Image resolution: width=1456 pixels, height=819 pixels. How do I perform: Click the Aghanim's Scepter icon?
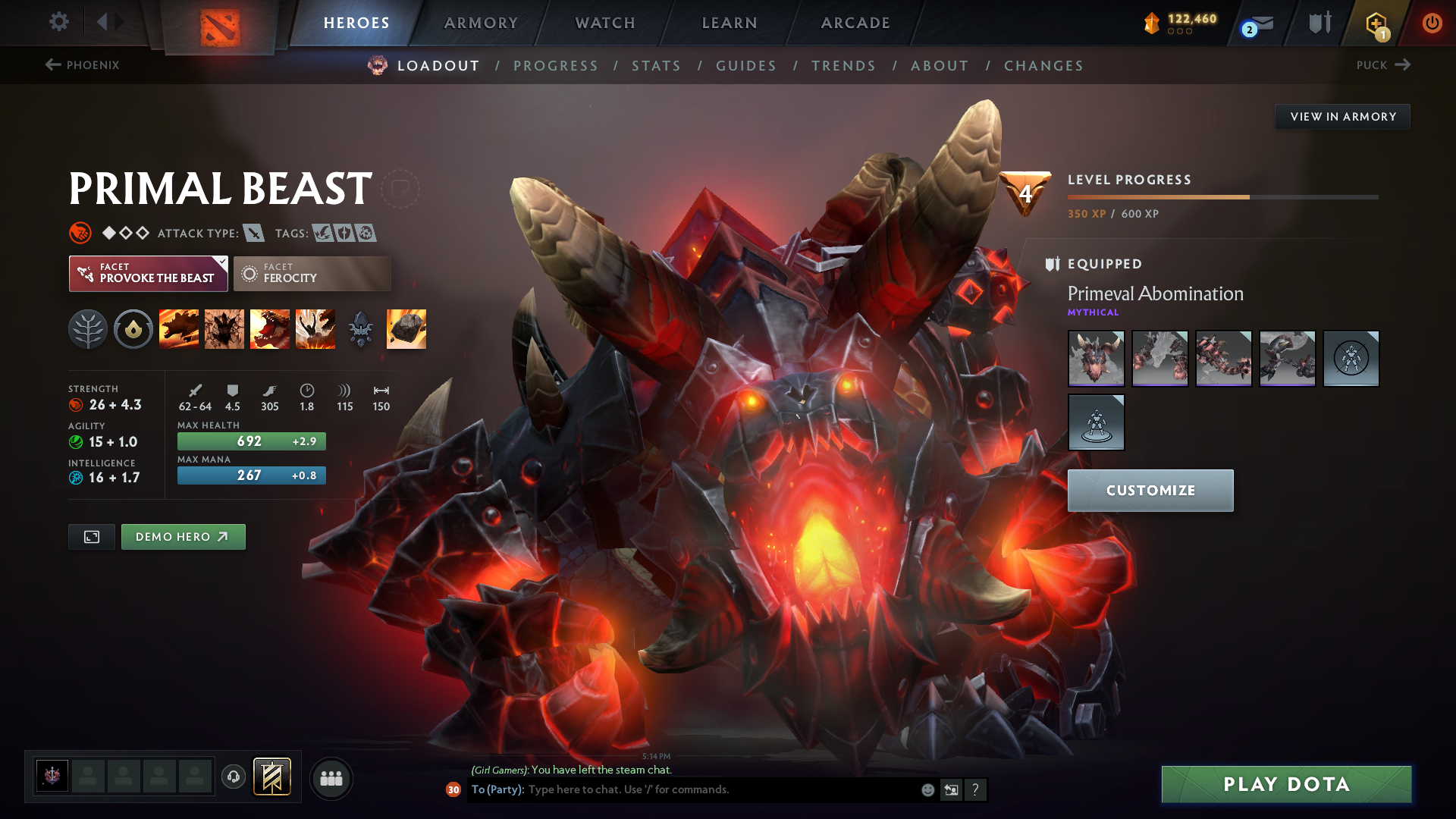361,328
